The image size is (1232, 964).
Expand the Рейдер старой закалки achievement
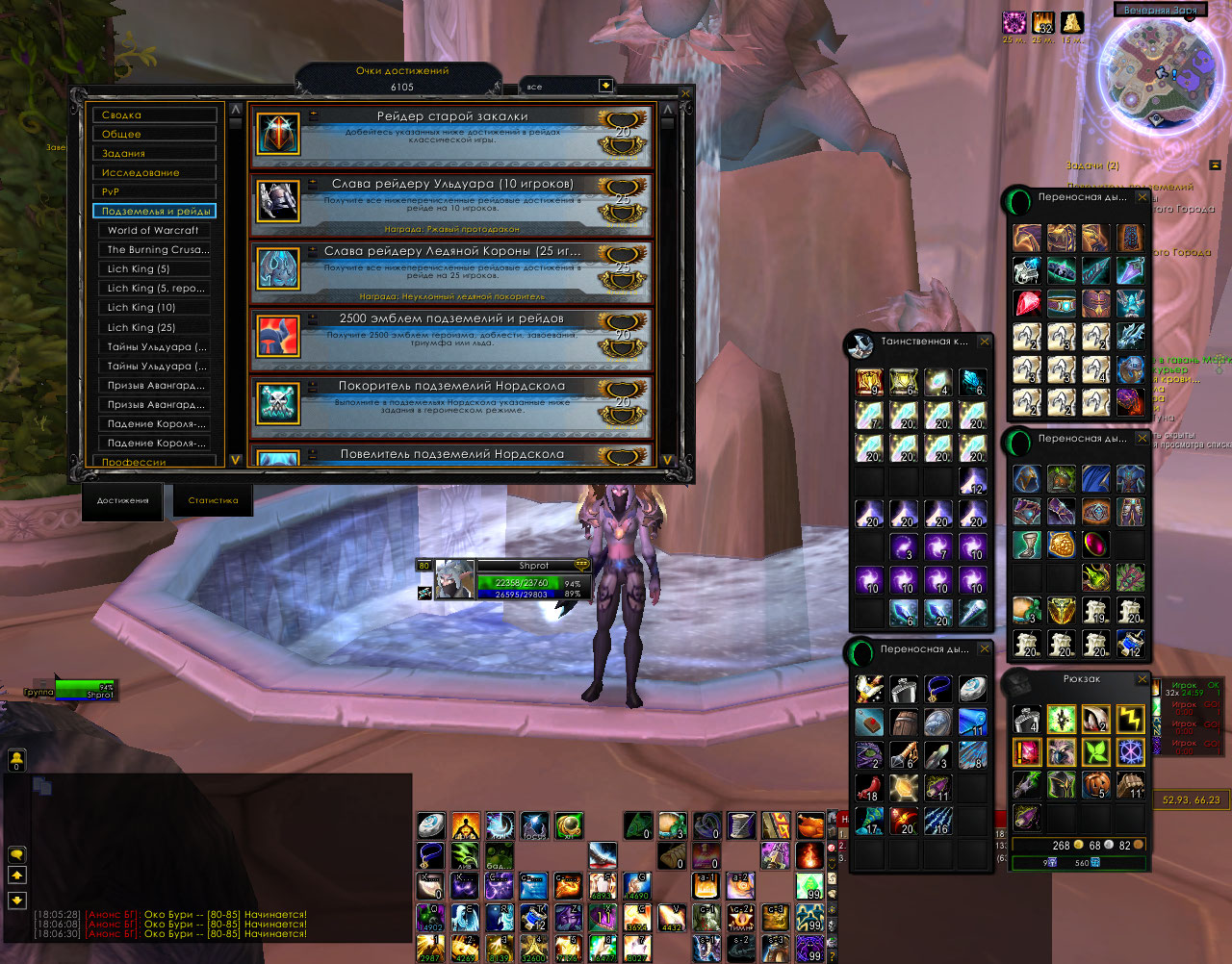(x=314, y=115)
